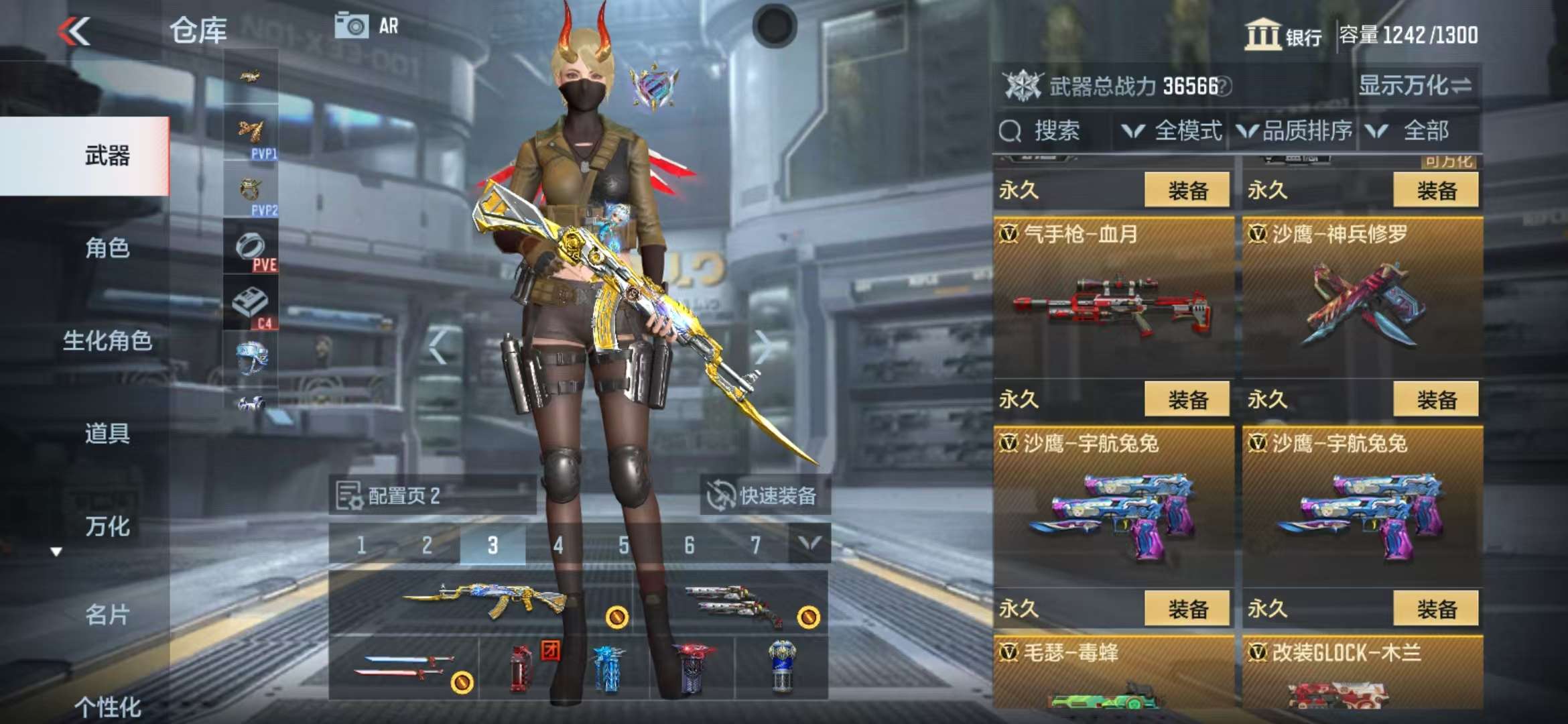Viewport: 1568px width, 724px height.
Task: Open the 生化角色 tab
Action: pos(107,341)
